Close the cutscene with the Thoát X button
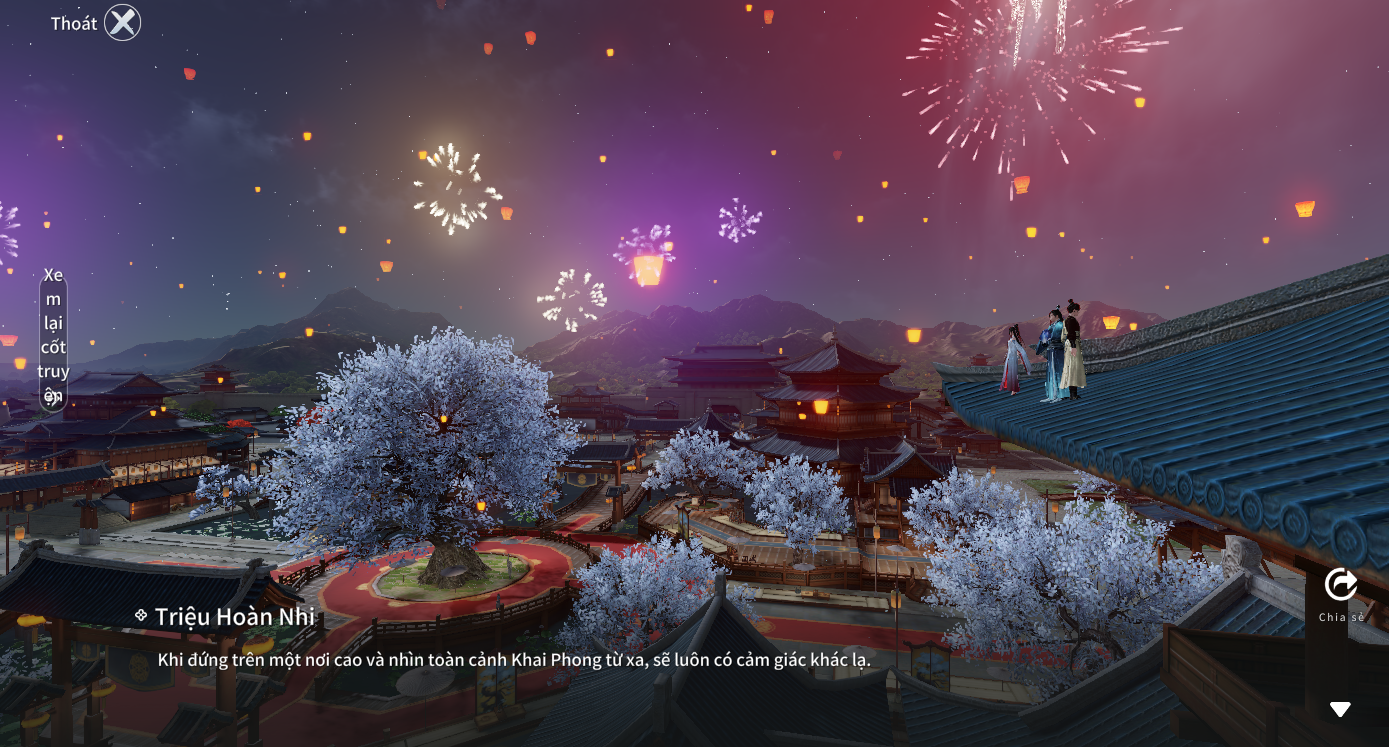The image size is (1389, 747). (x=122, y=23)
